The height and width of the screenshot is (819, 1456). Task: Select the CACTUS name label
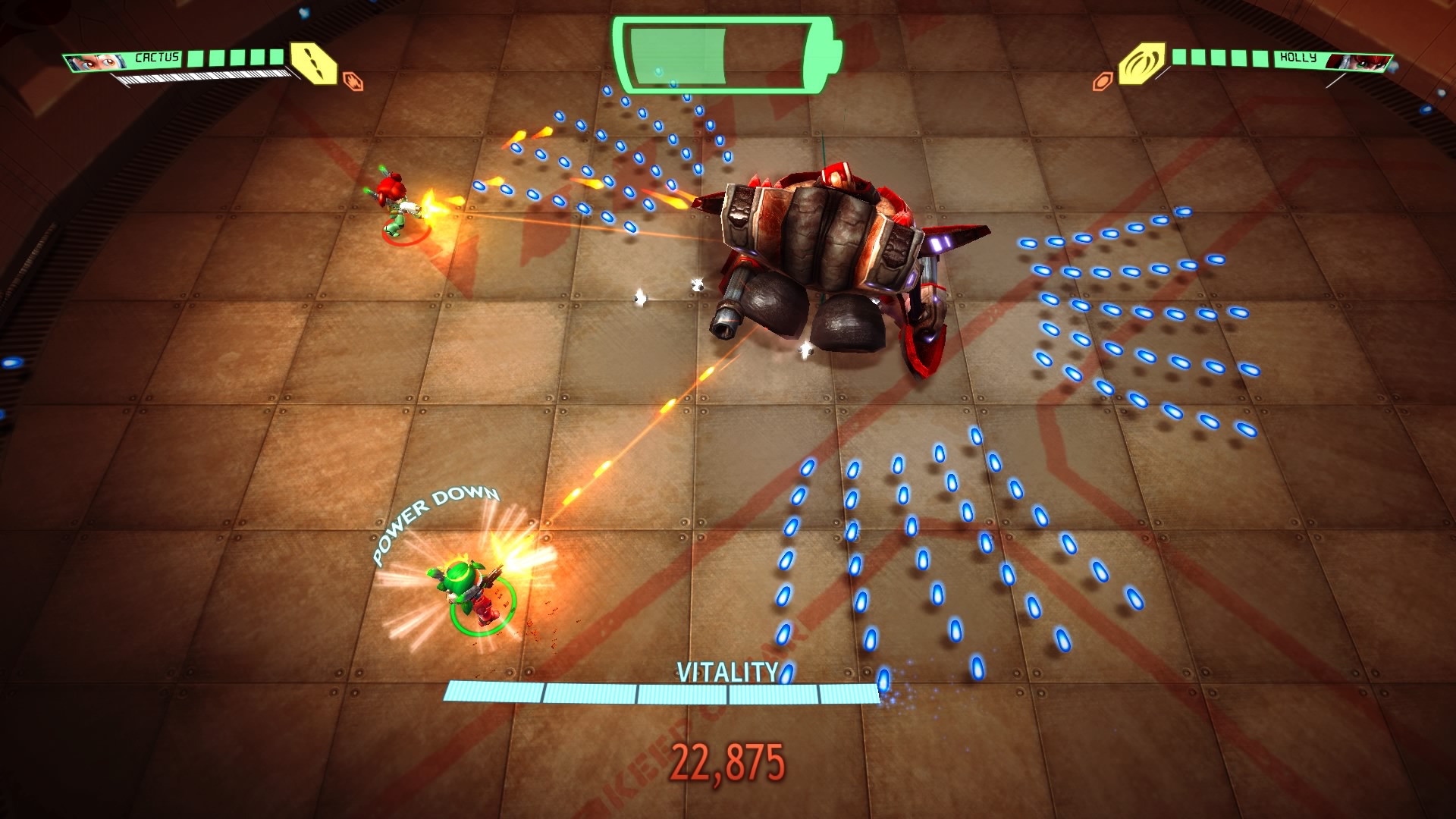click(x=157, y=57)
